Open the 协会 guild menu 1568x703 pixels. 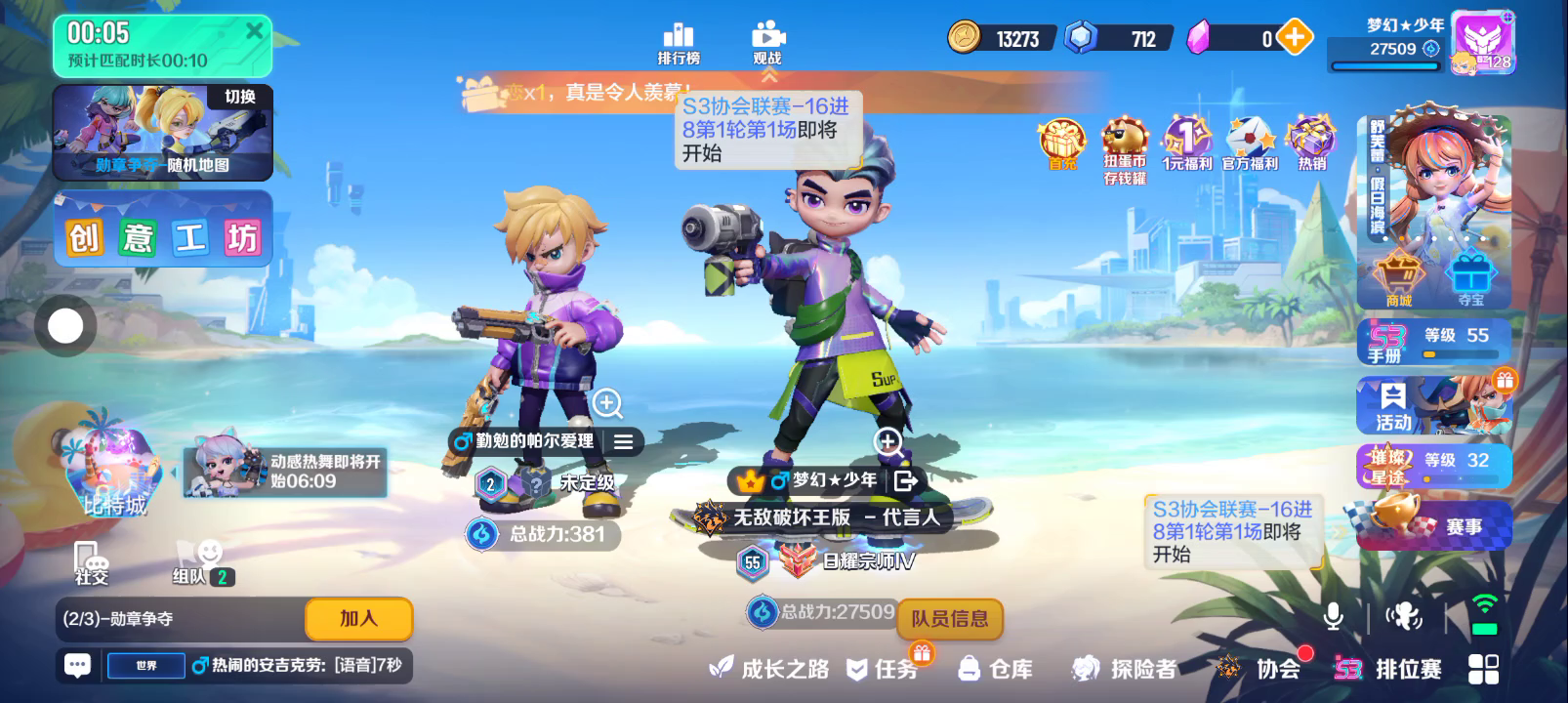click(x=1259, y=669)
